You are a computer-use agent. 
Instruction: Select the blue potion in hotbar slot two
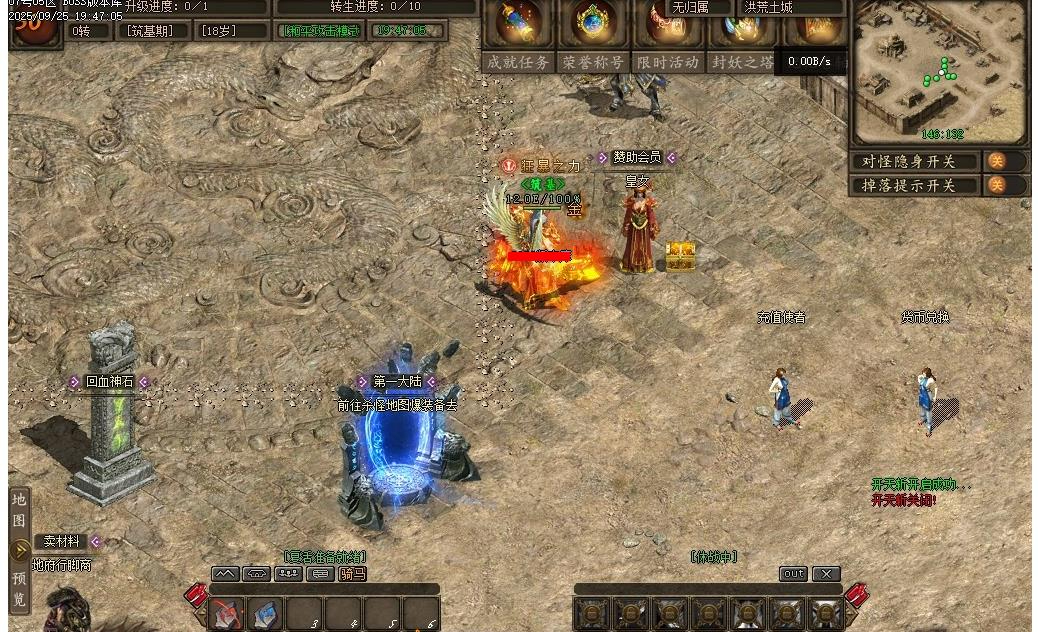[265, 613]
